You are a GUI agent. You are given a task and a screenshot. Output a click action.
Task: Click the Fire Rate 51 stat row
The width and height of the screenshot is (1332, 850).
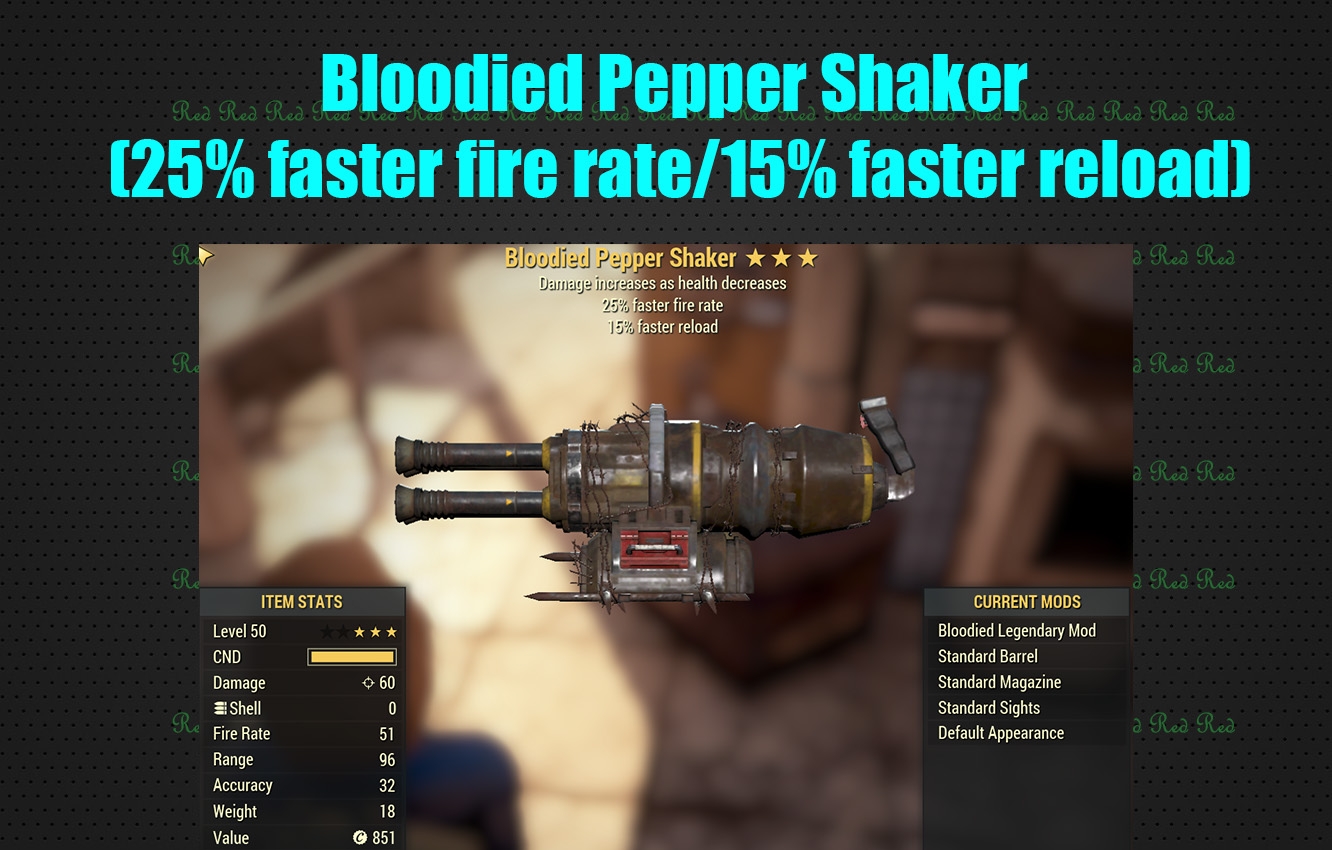coord(300,733)
